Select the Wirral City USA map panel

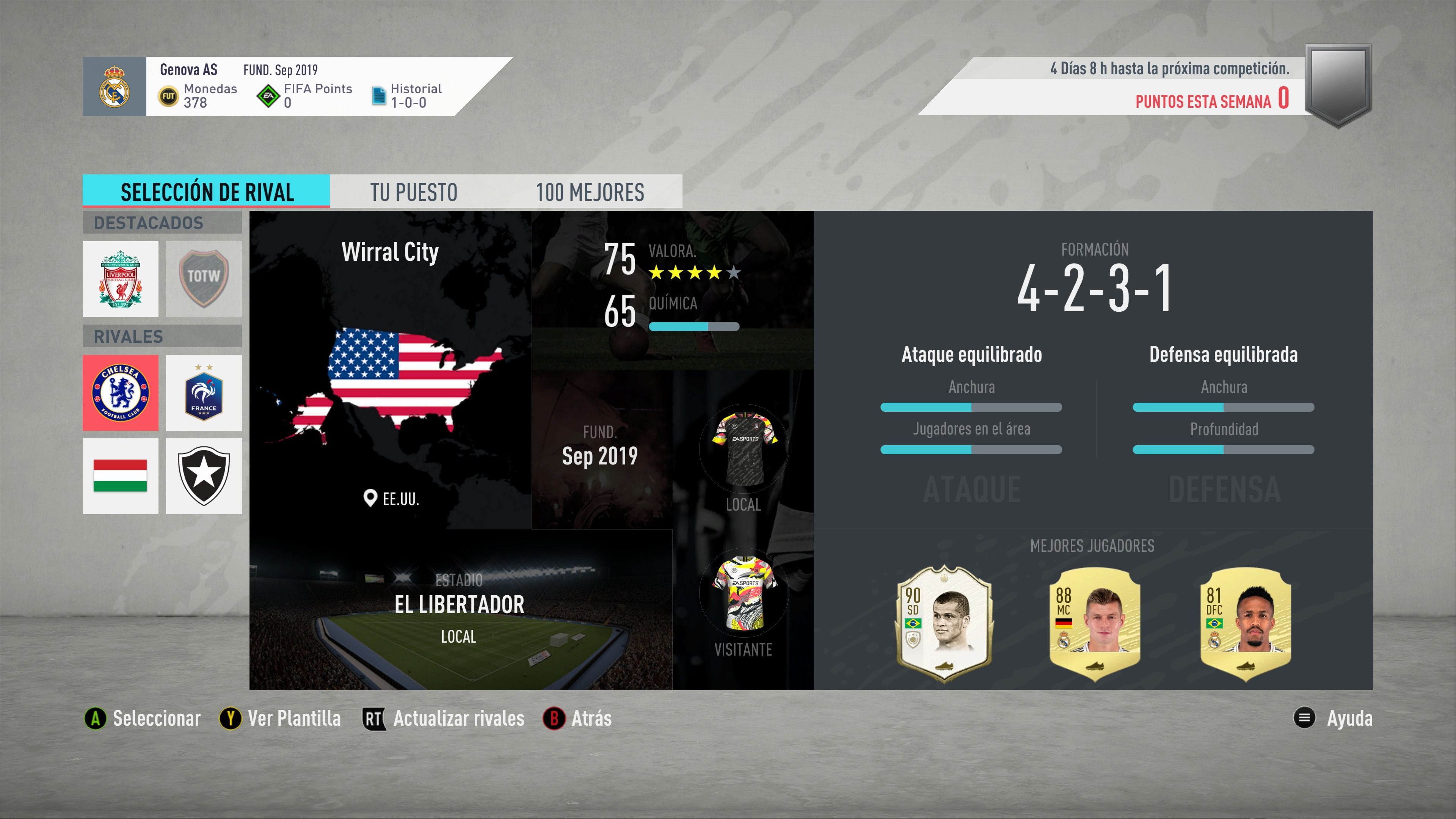(390, 370)
